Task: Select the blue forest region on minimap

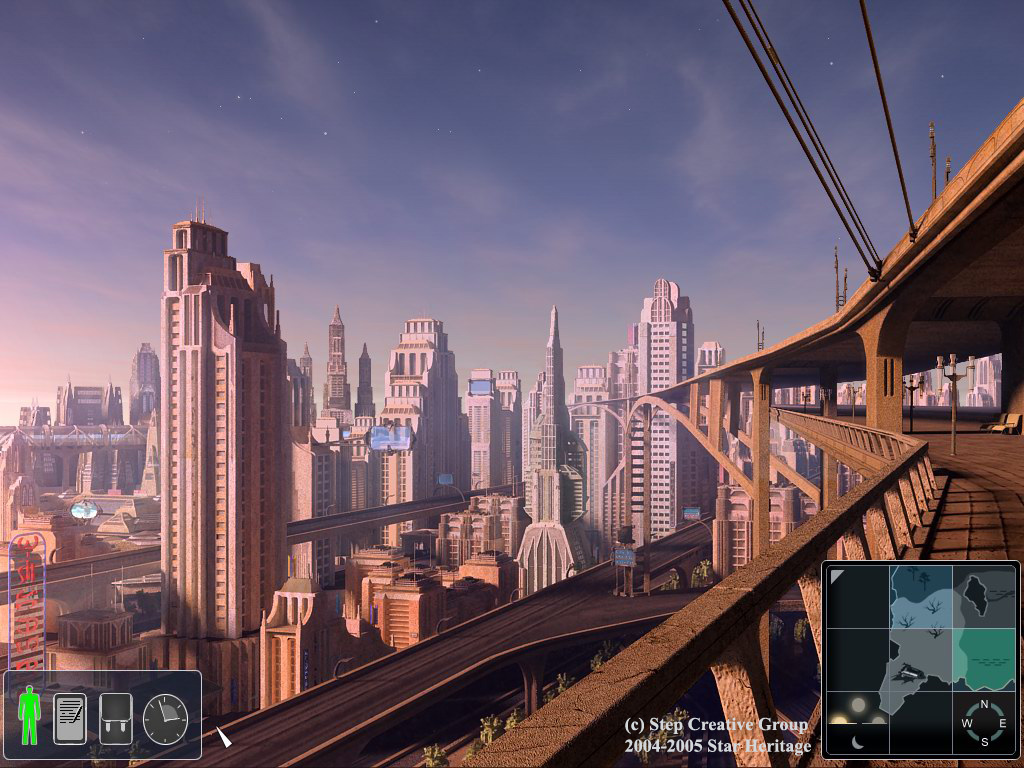Action: click(921, 597)
